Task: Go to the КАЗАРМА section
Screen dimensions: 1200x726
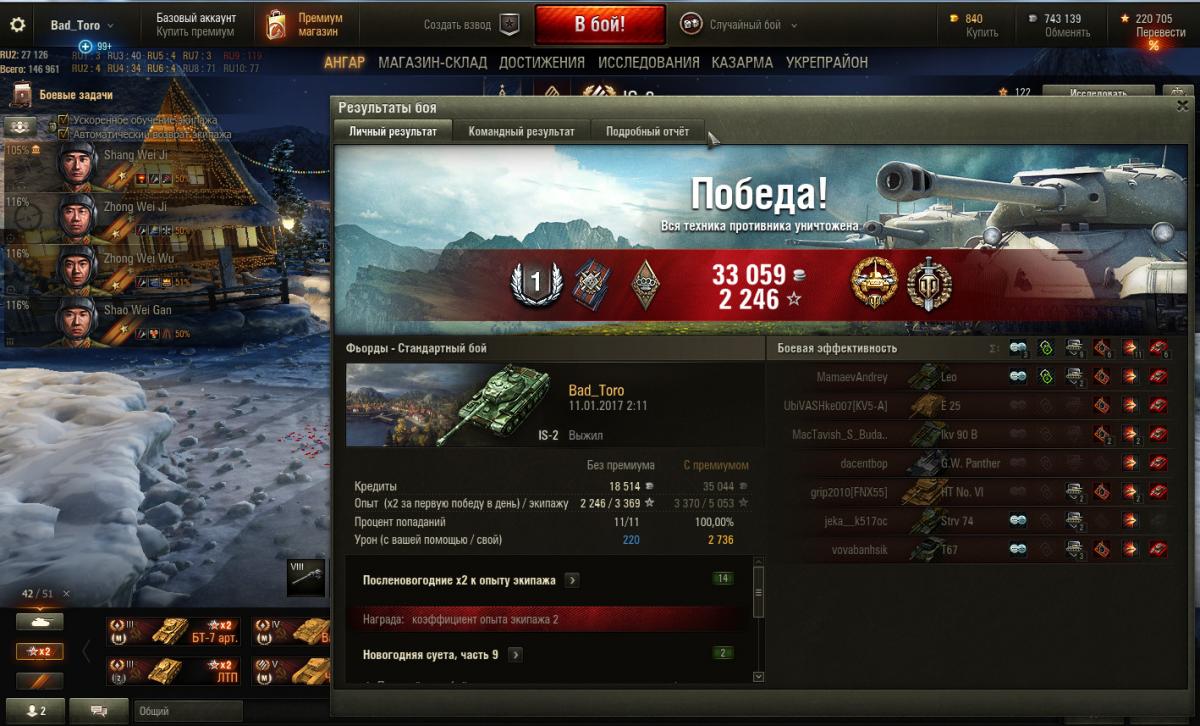Action: pos(741,62)
